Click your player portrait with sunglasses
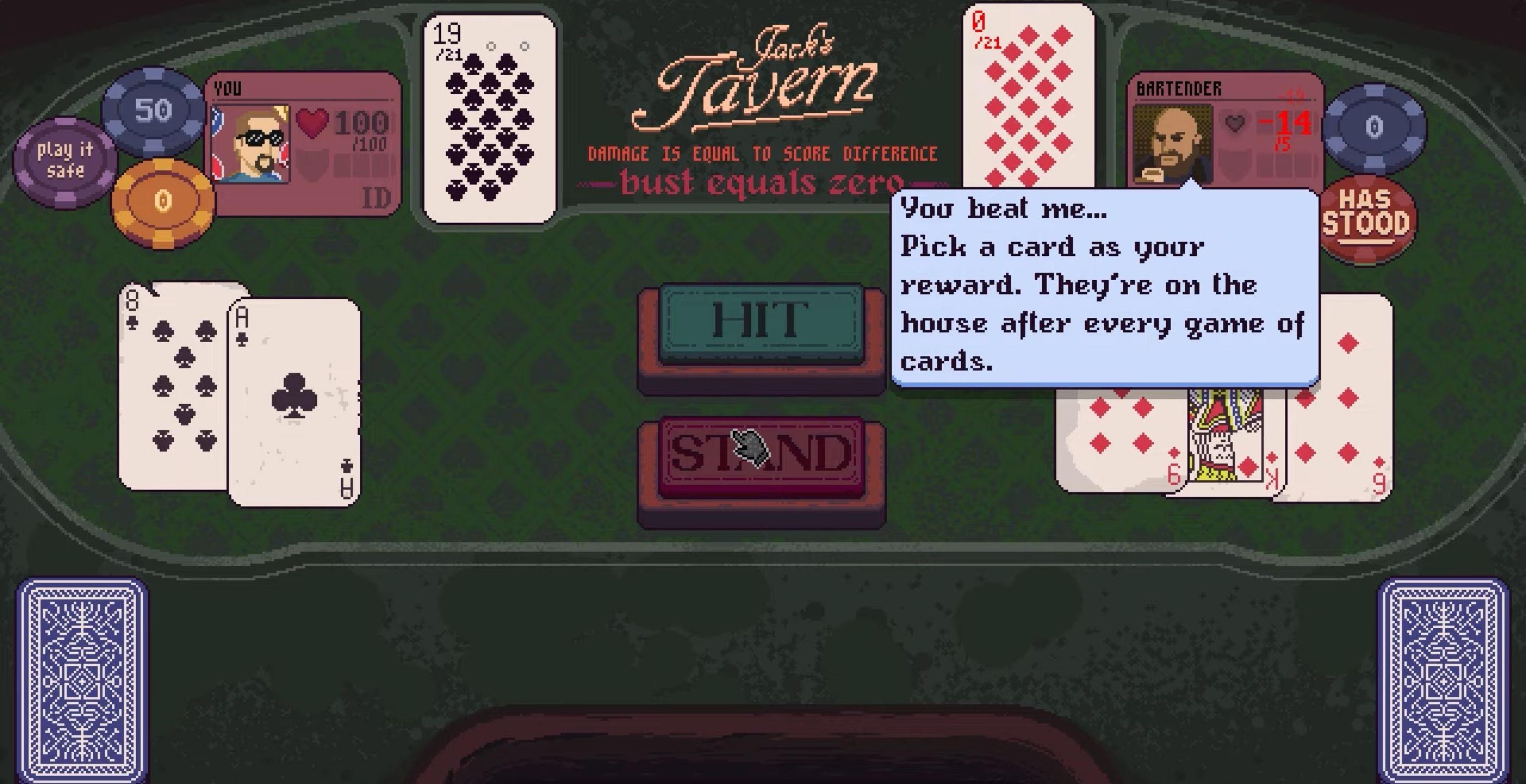Screen dimensions: 1526x784 251,144
